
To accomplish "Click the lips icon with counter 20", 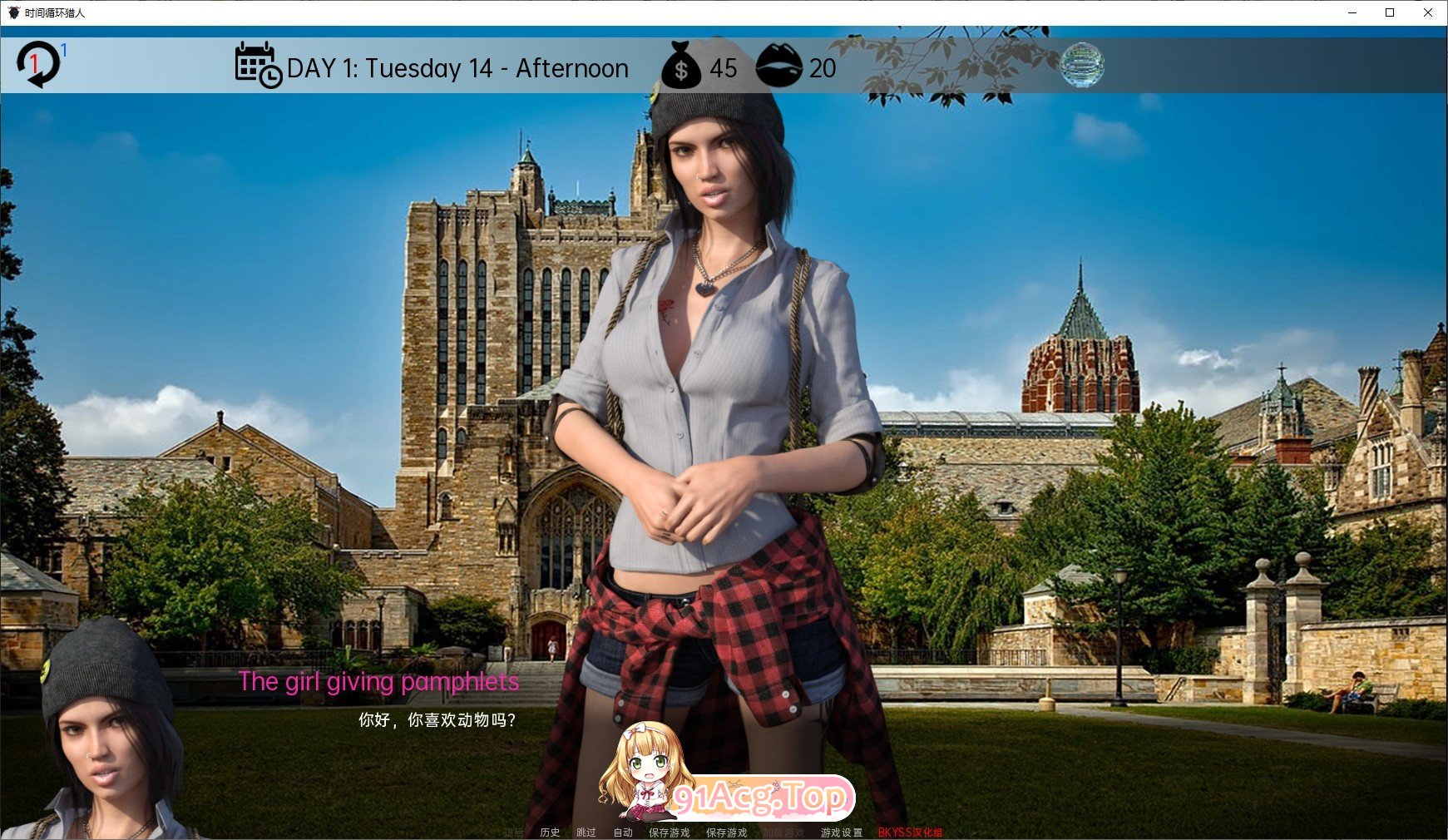I will click(780, 68).
